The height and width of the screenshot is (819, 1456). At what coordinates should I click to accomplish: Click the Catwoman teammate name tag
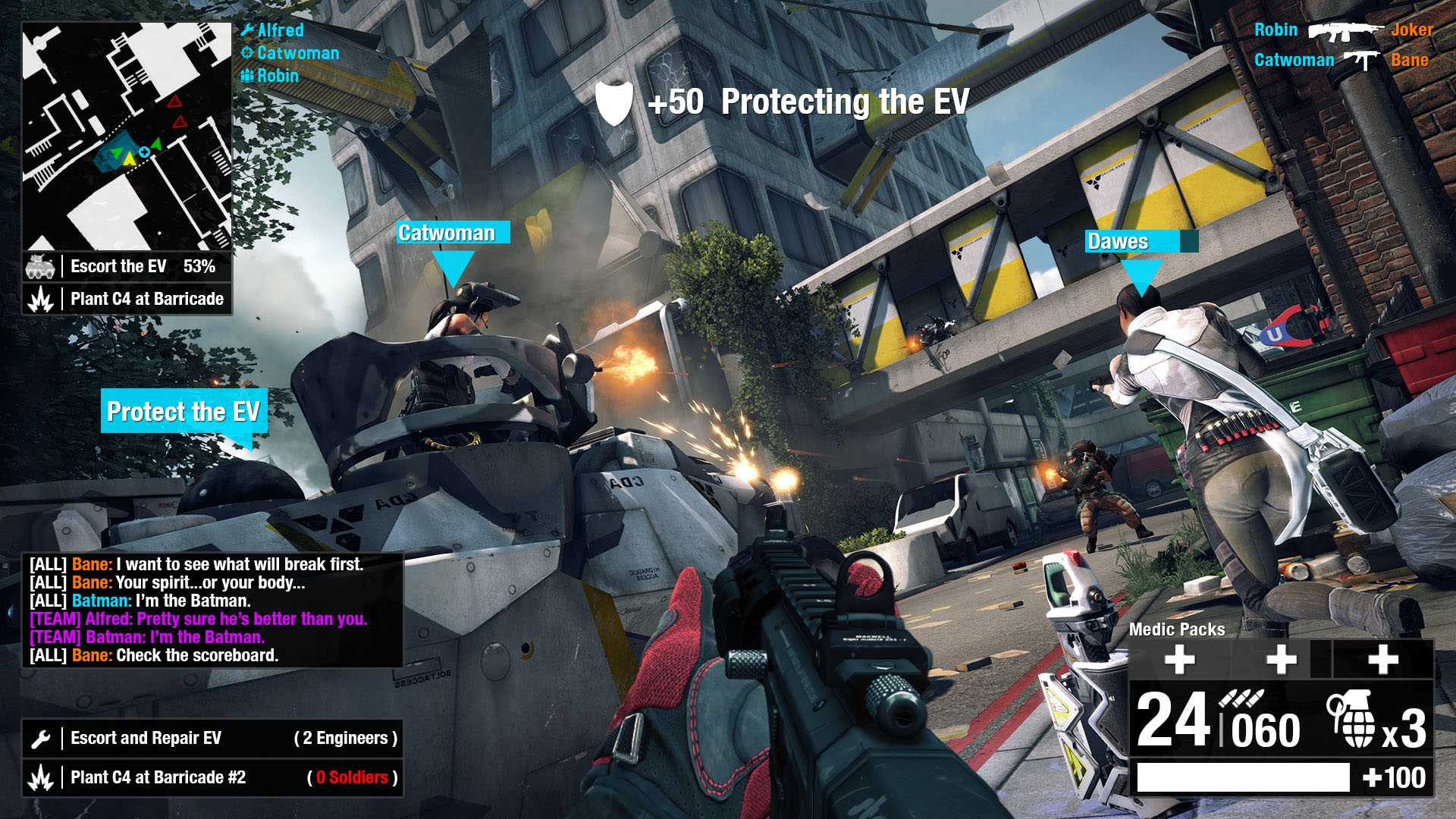coord(453,233)
